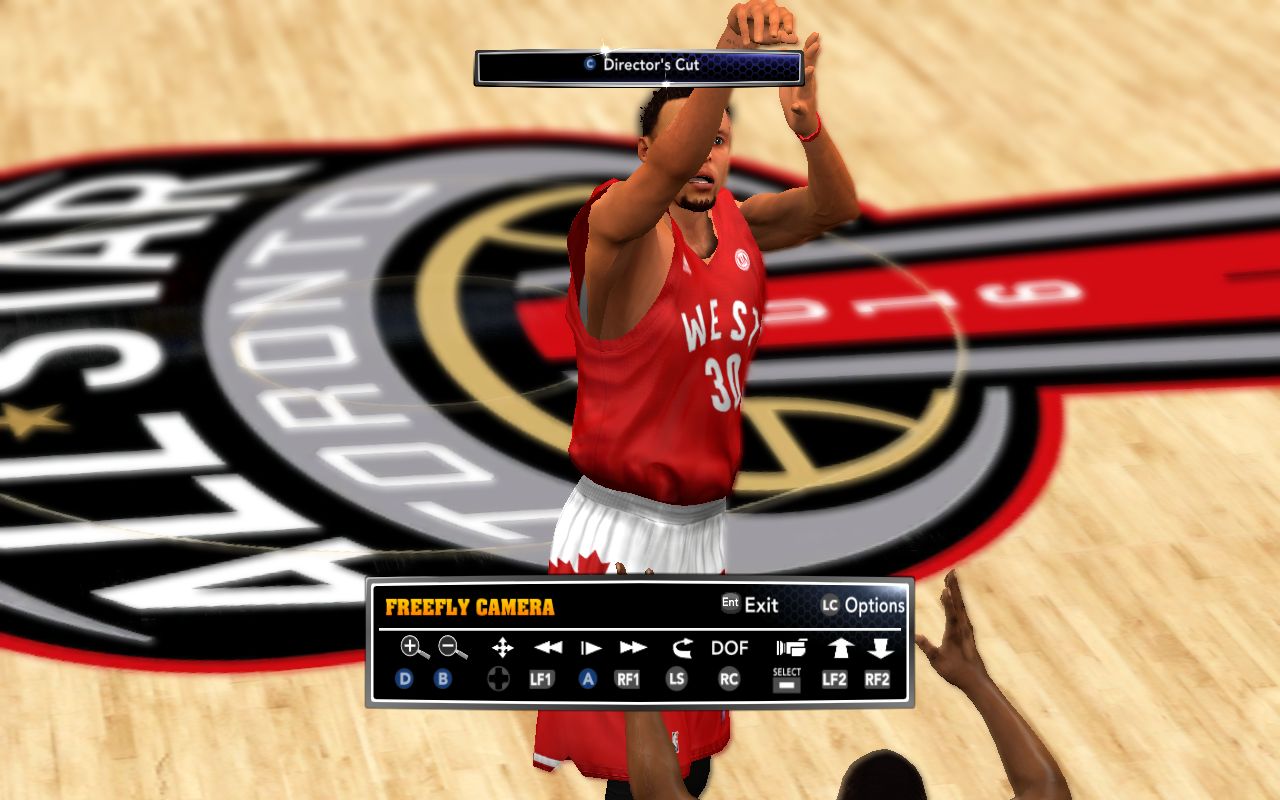Select the Director's Cut banner

tap(639, 65)
